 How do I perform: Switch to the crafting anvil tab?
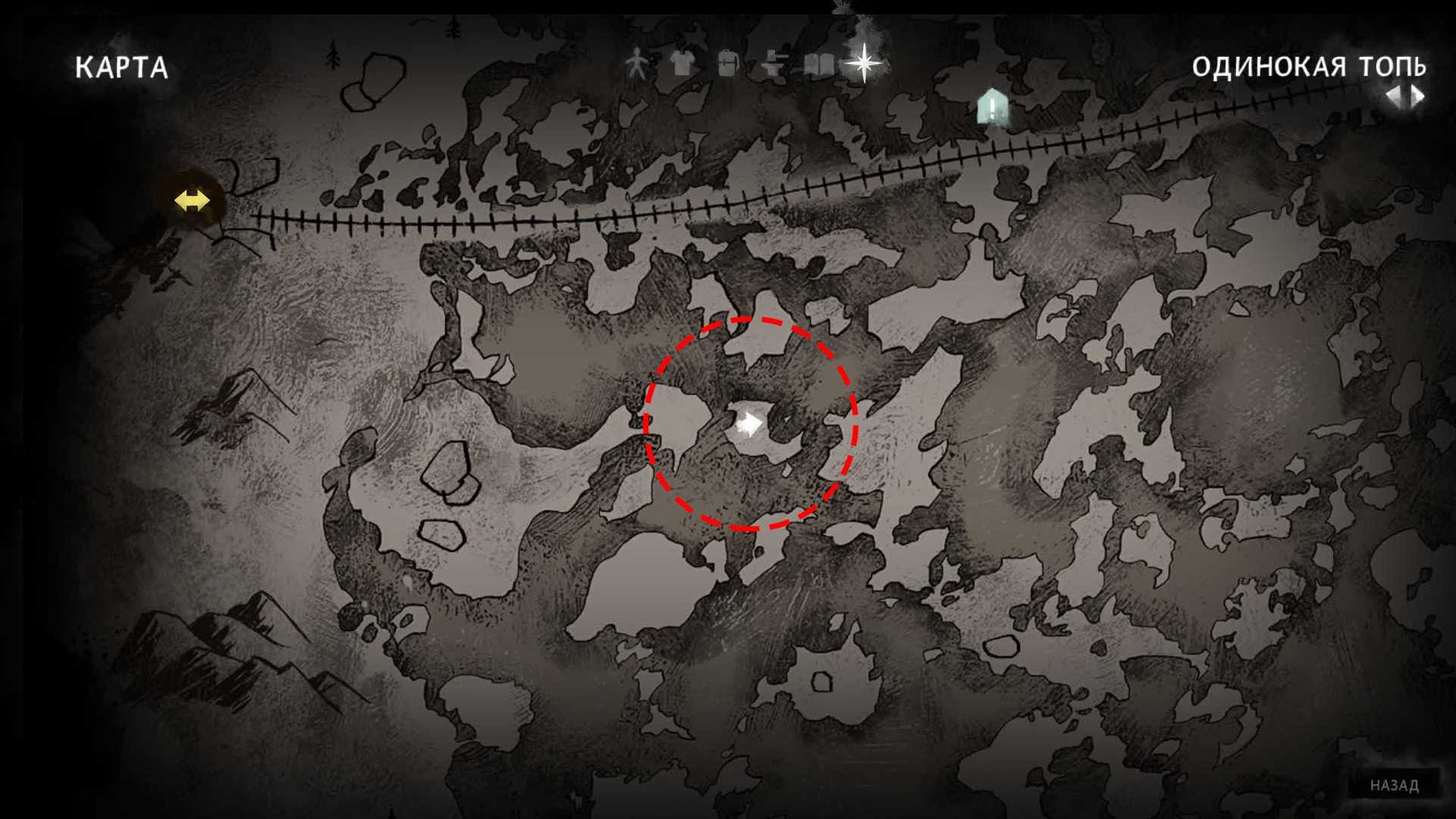click(773, 64)
